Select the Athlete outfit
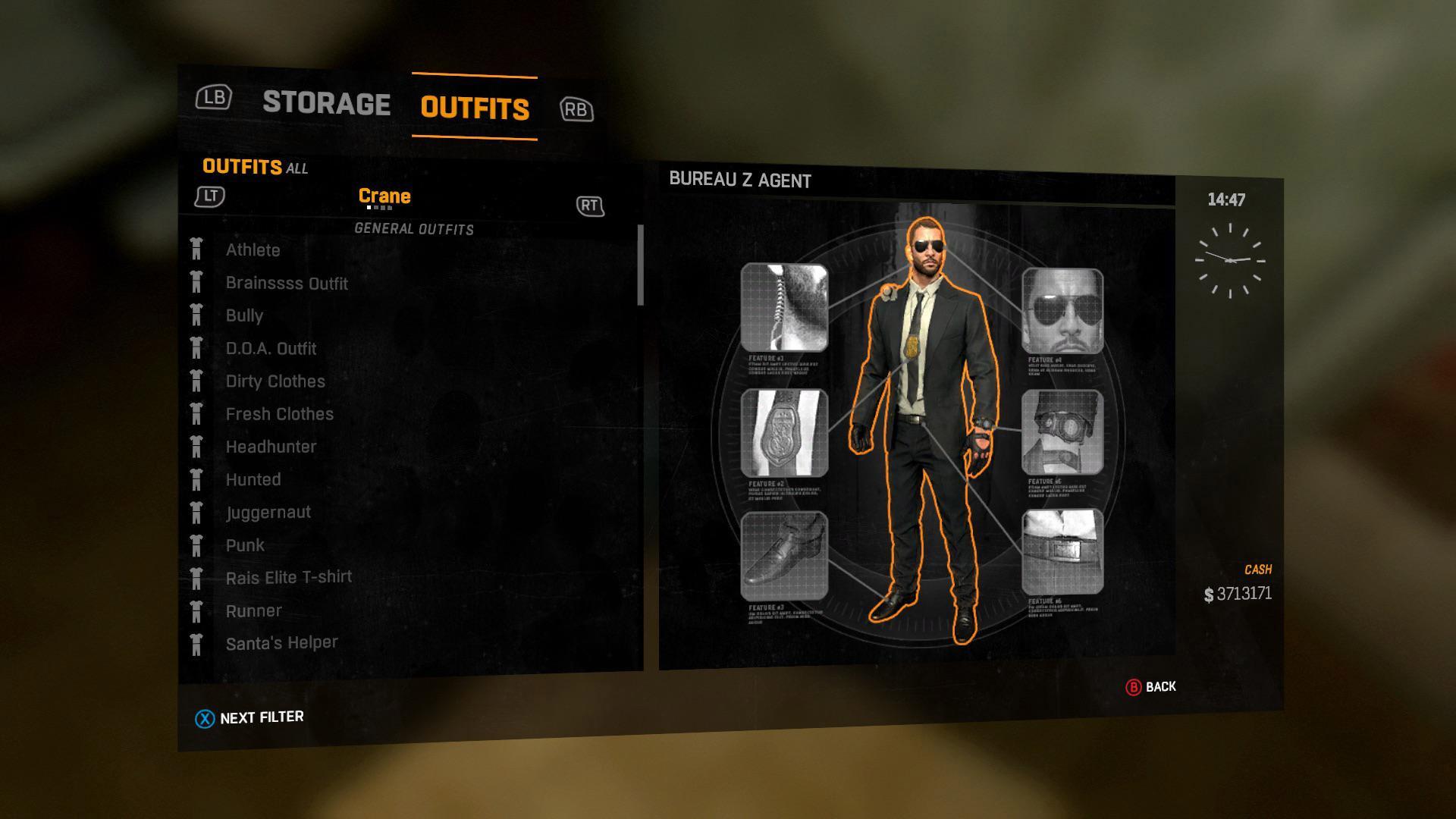The height and width of the screenshot is (819, 1456). (x=253, y=250)
